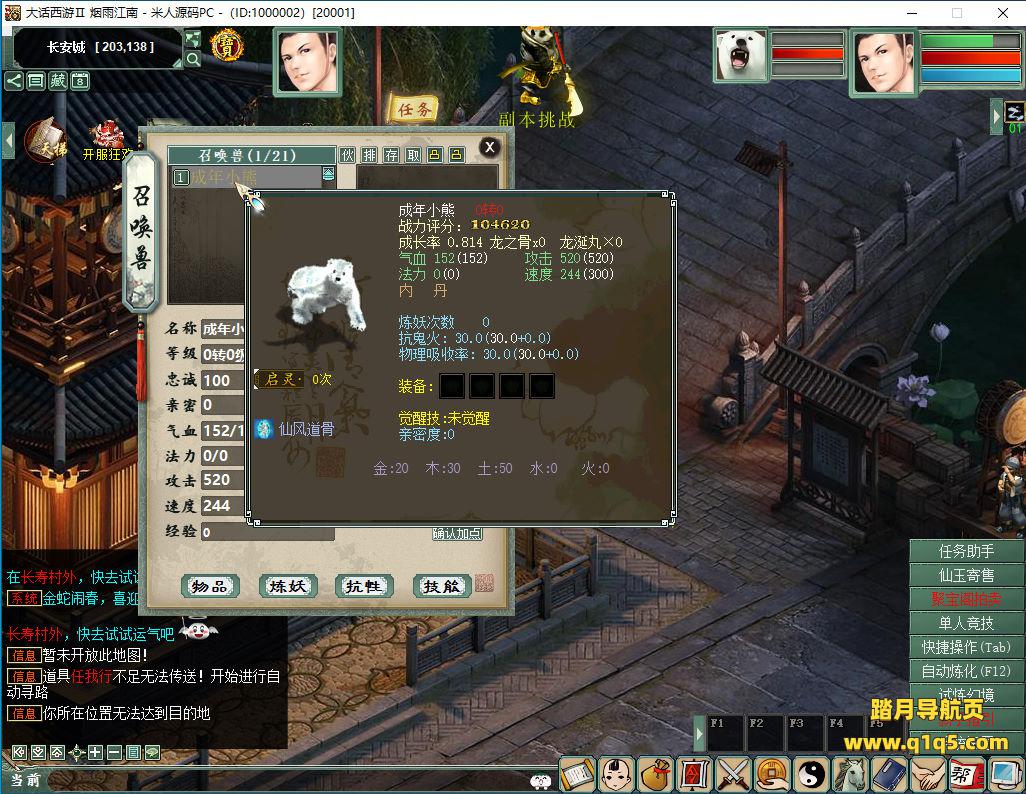The width and height of the screenshot is (1026, 794).
Task: Click the 炼妖 refine button
Action: pyautogui.click(x=288, y=586)
